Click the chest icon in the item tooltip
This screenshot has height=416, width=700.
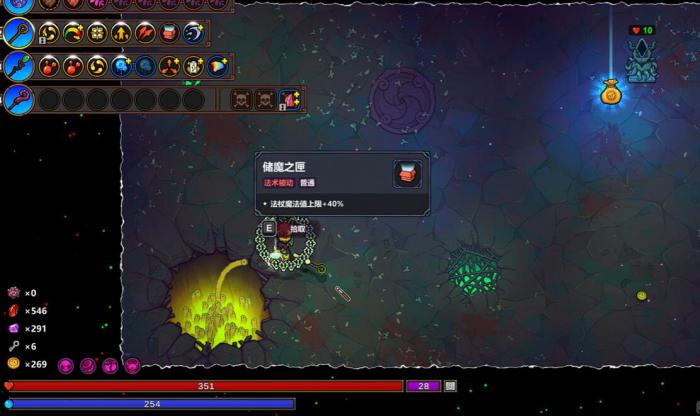pos(407,174)
